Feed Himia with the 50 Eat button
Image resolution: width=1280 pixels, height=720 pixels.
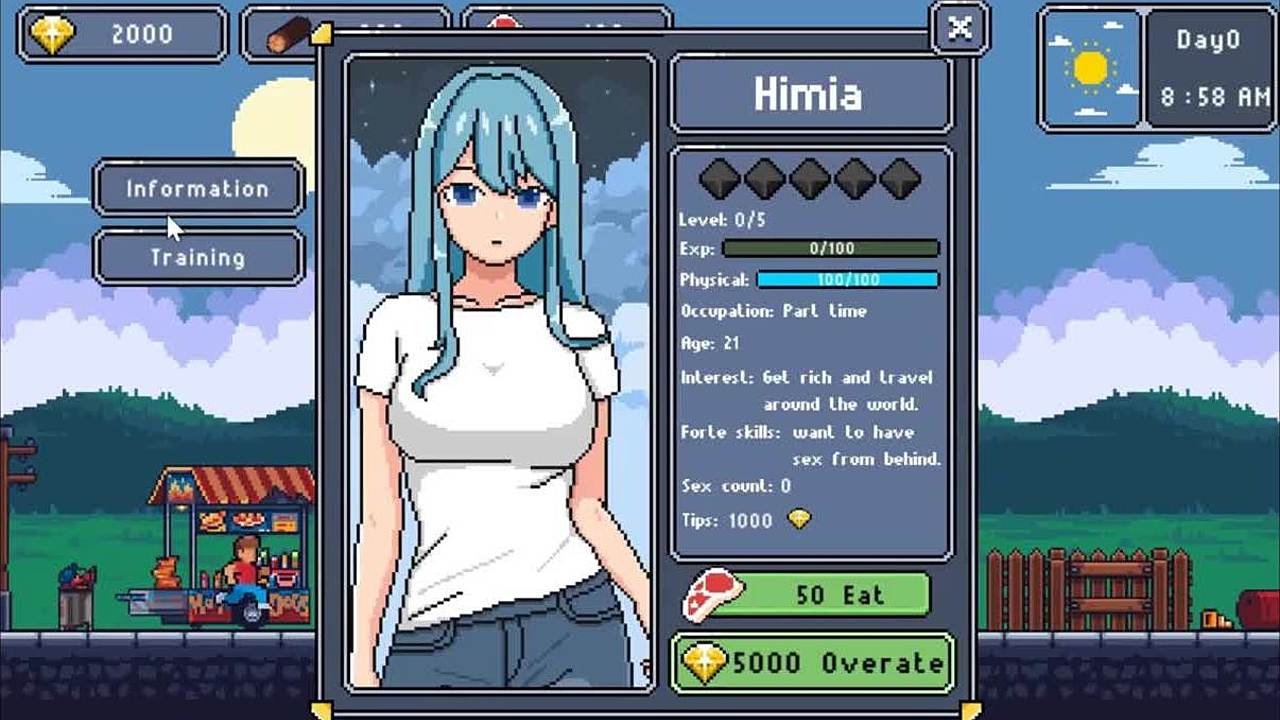[x=838, y=595]
